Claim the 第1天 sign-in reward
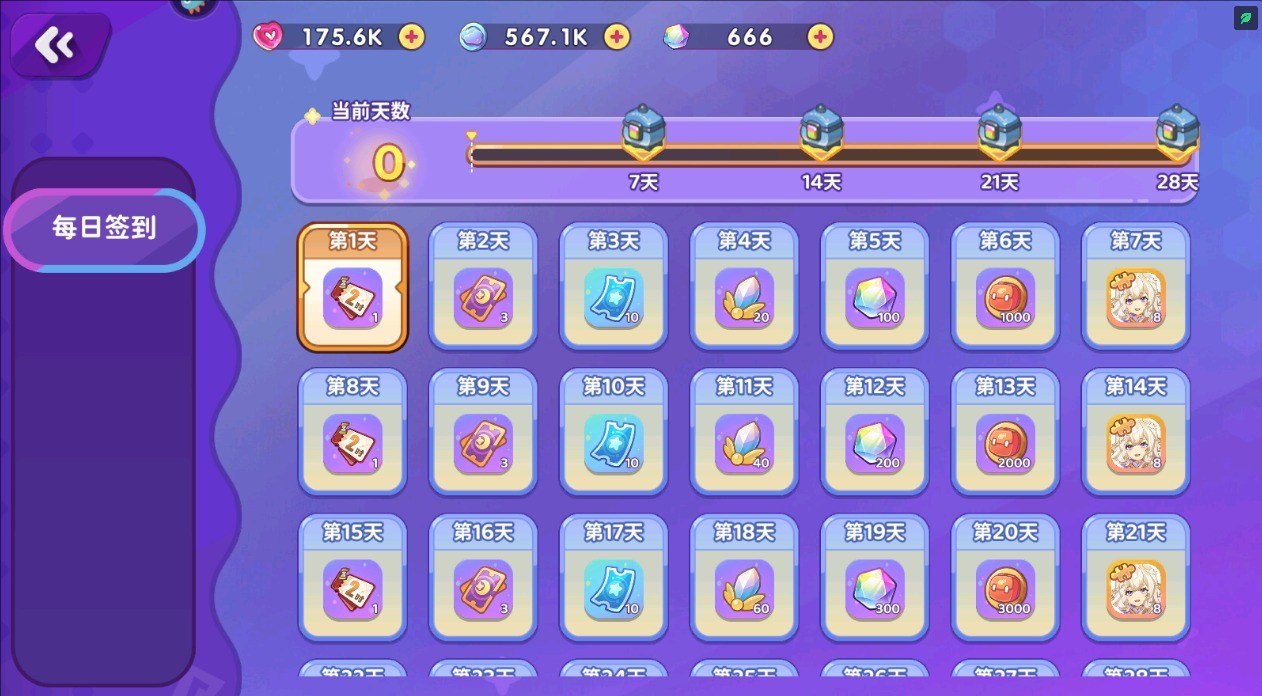This screenshot has width=1262, height=696. click(x=353, y=288)
